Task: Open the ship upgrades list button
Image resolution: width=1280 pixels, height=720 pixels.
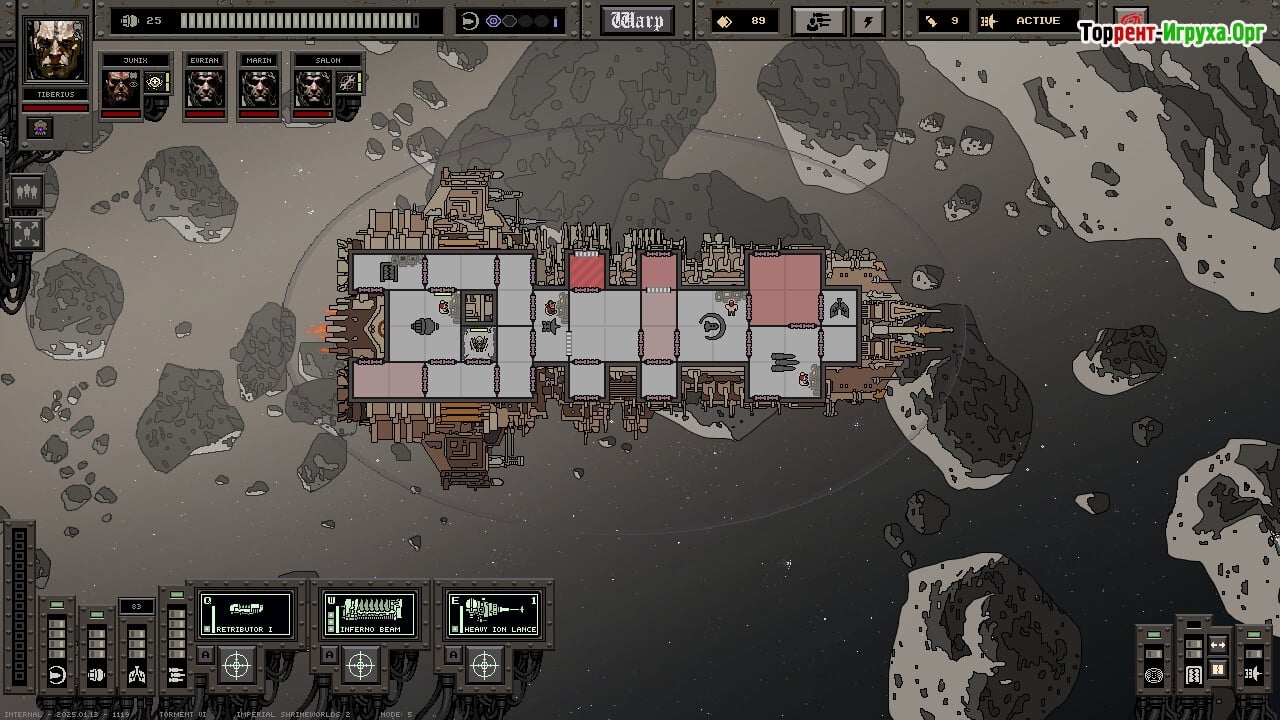Action: 817,20
